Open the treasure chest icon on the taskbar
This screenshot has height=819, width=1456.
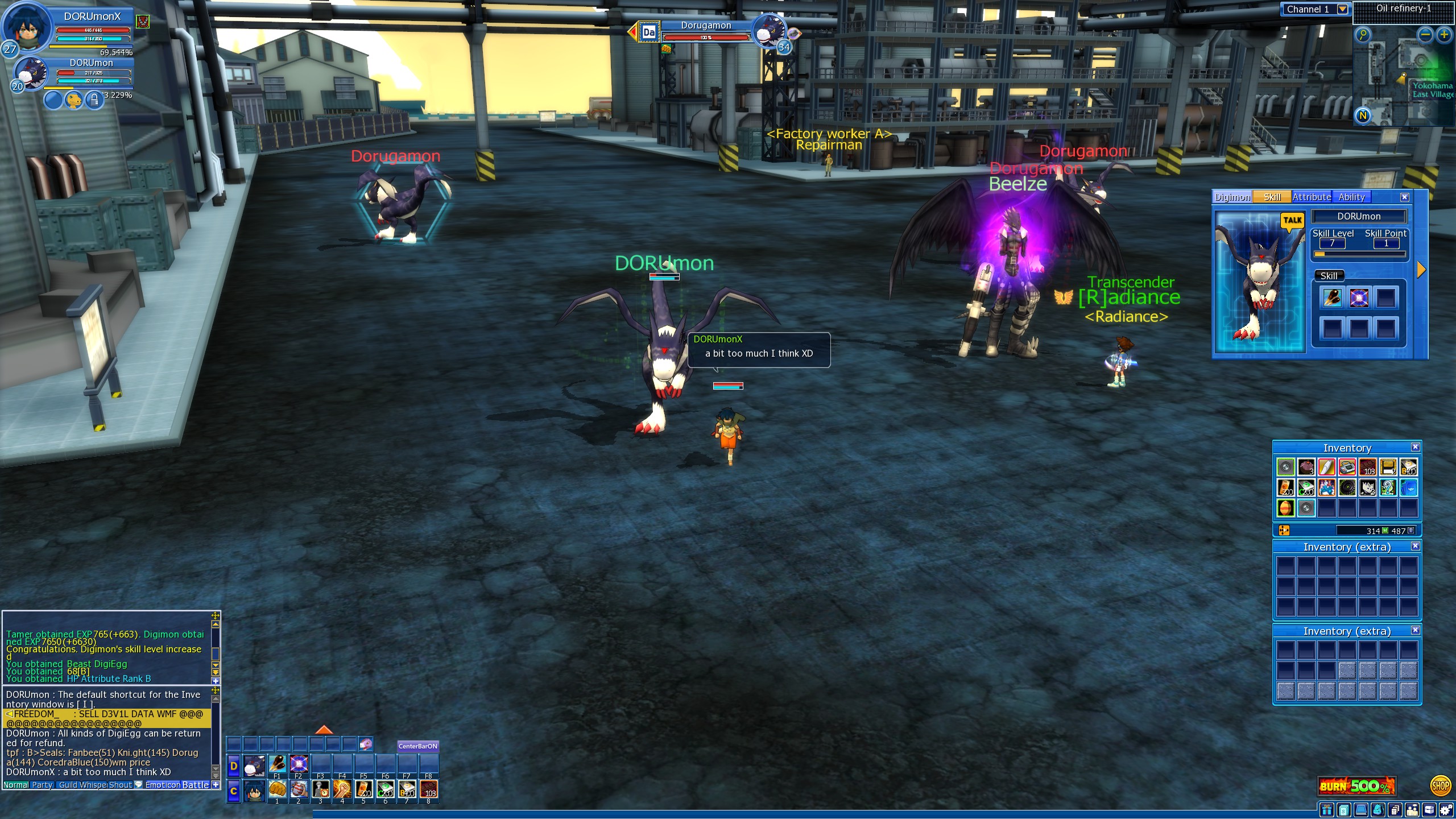[x=1430, y=810]
